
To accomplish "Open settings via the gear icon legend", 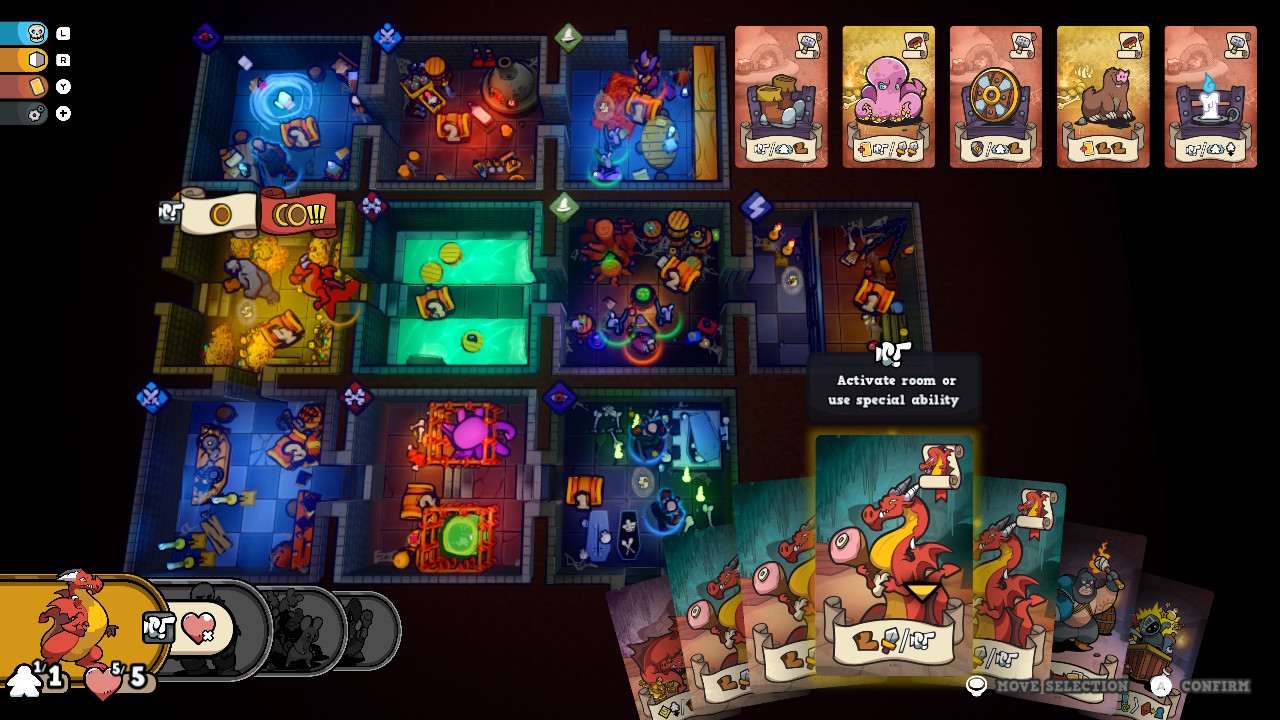I will click(x=34, y=112).
